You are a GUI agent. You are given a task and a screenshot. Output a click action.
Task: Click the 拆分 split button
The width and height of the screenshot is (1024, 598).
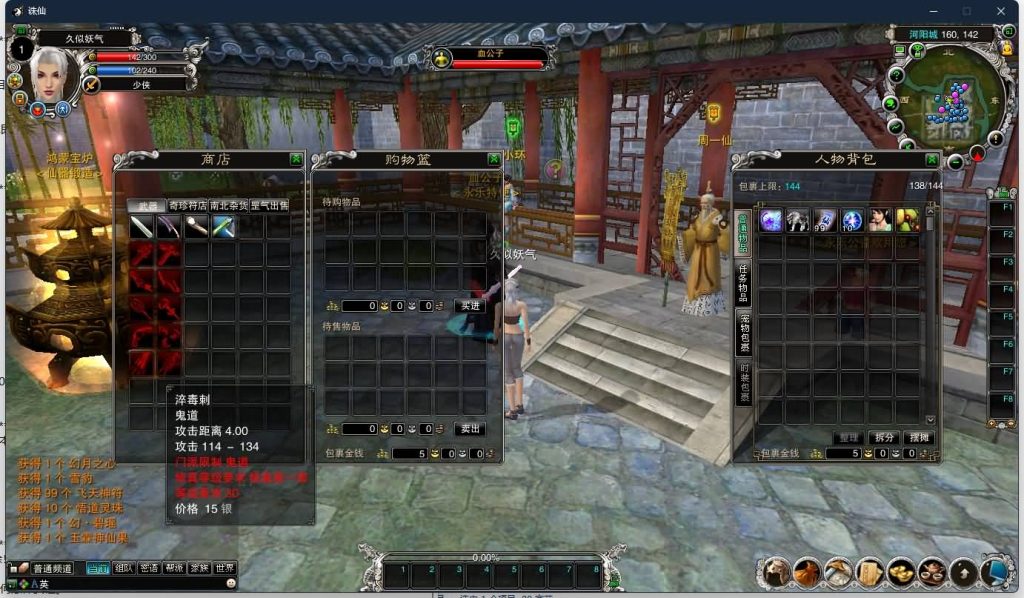[883, 437]
